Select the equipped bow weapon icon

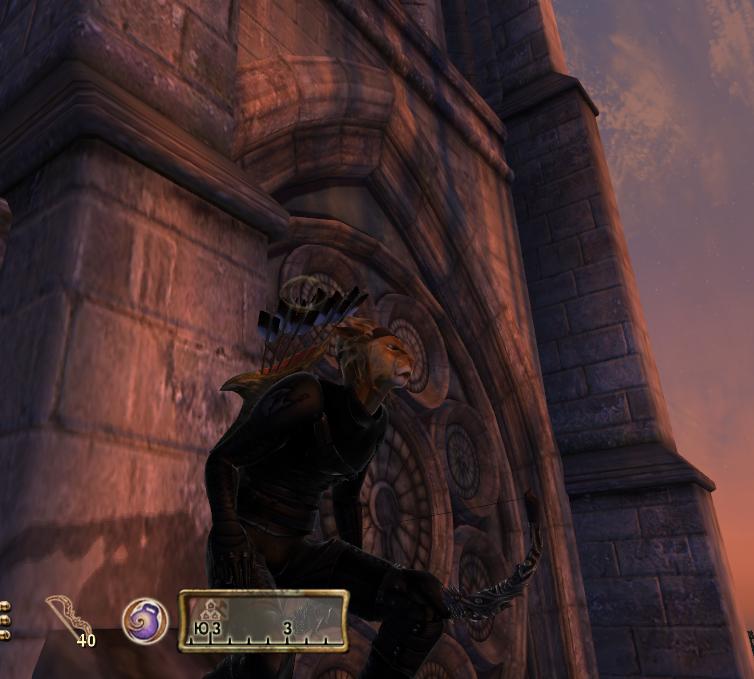click(68, 616)
